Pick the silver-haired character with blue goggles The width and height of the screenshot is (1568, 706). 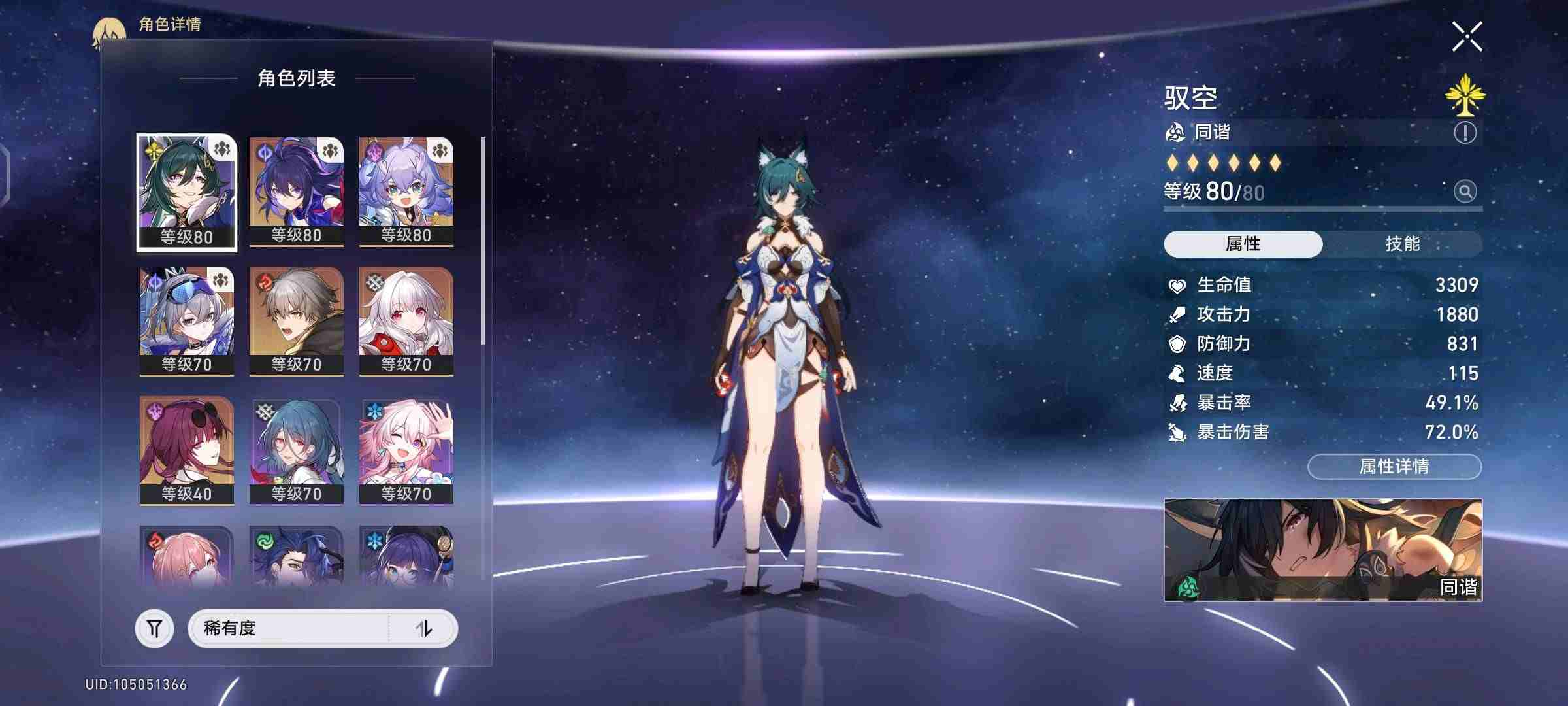(x=187, y=320)
